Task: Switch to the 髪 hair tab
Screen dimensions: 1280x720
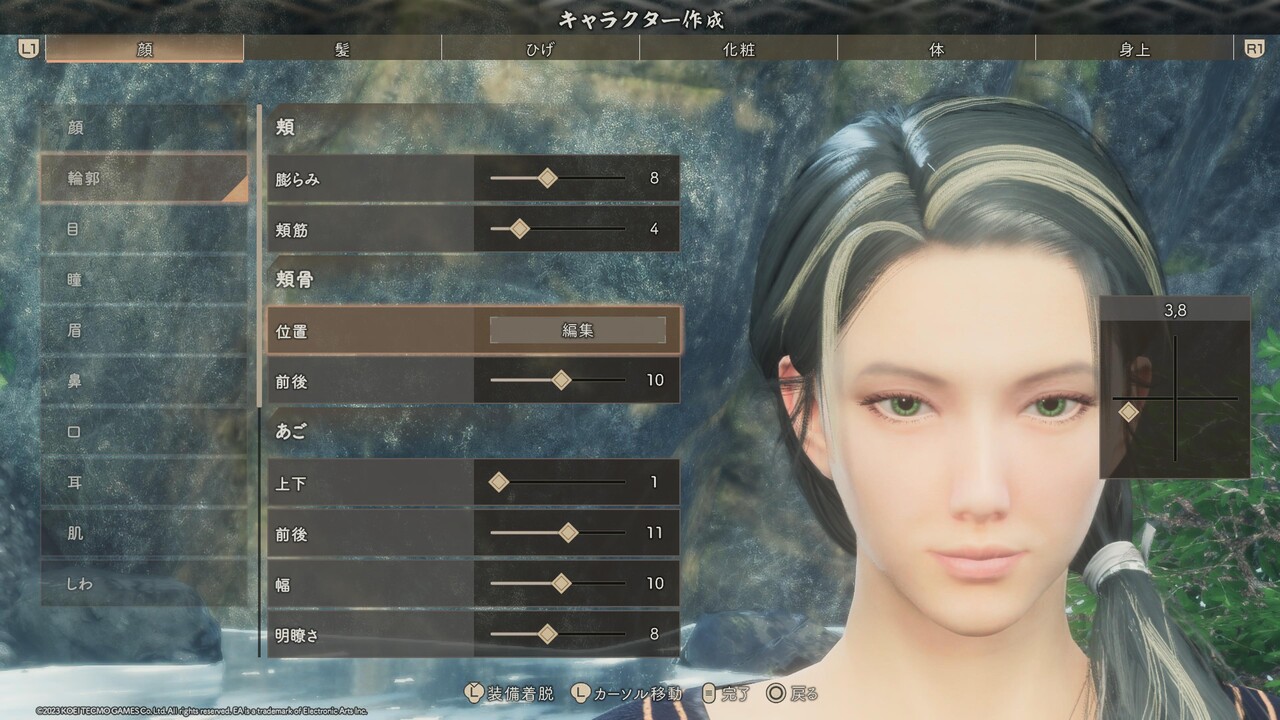Action: [342, 49]
